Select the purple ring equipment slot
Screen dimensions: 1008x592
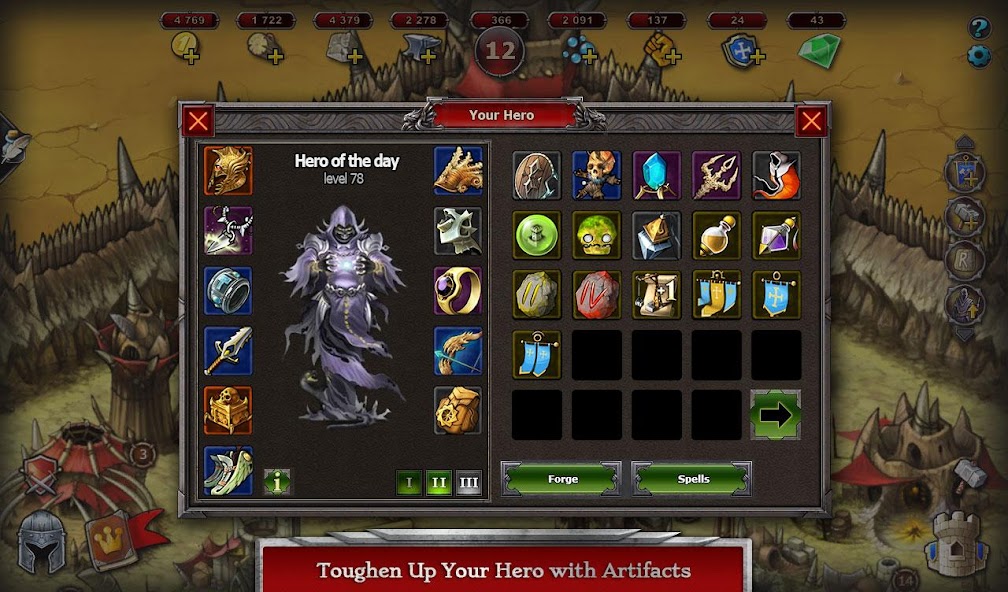point(458,291)
